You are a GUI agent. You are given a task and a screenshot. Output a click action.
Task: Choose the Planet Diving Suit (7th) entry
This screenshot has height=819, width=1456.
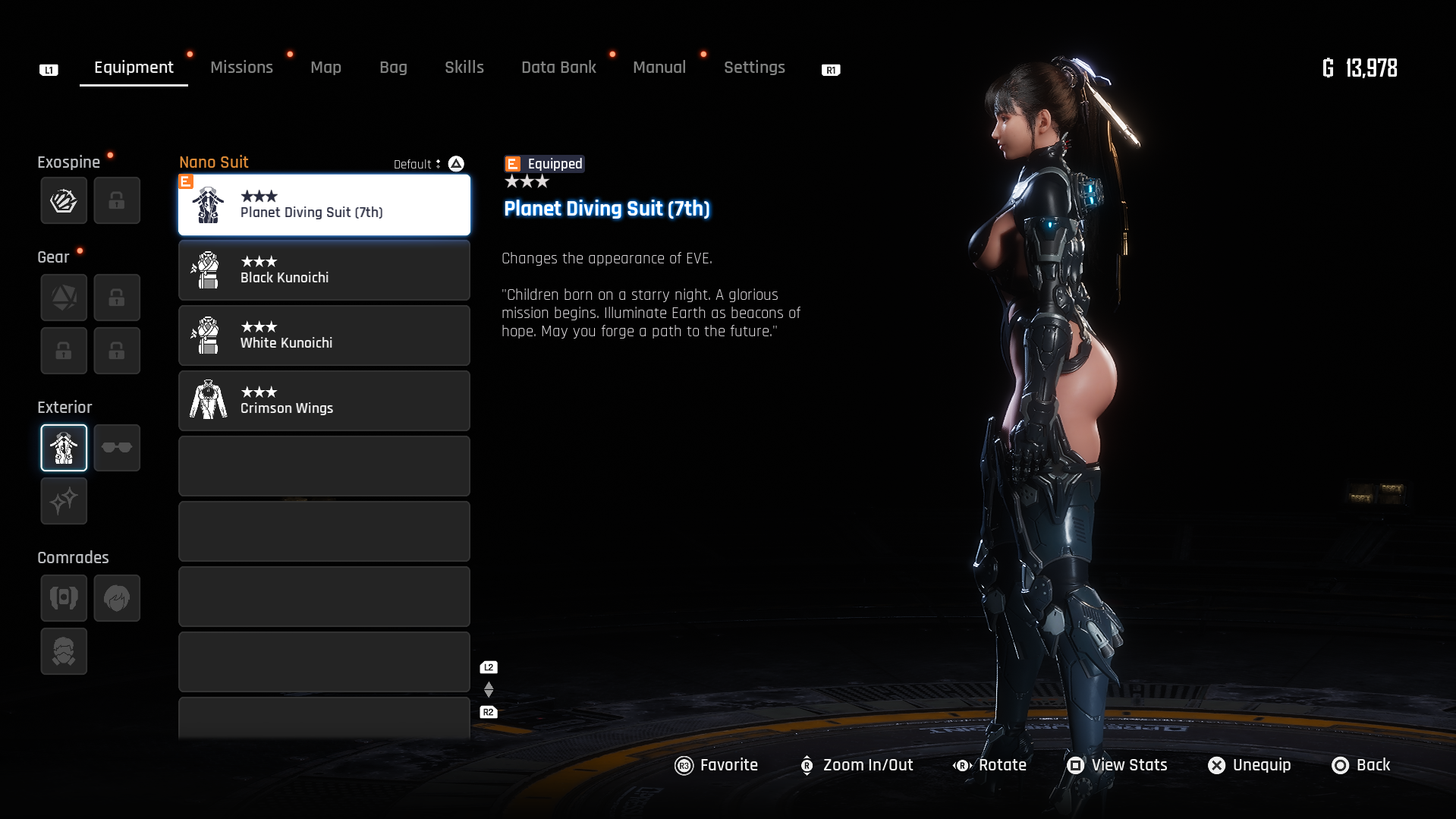324,205
